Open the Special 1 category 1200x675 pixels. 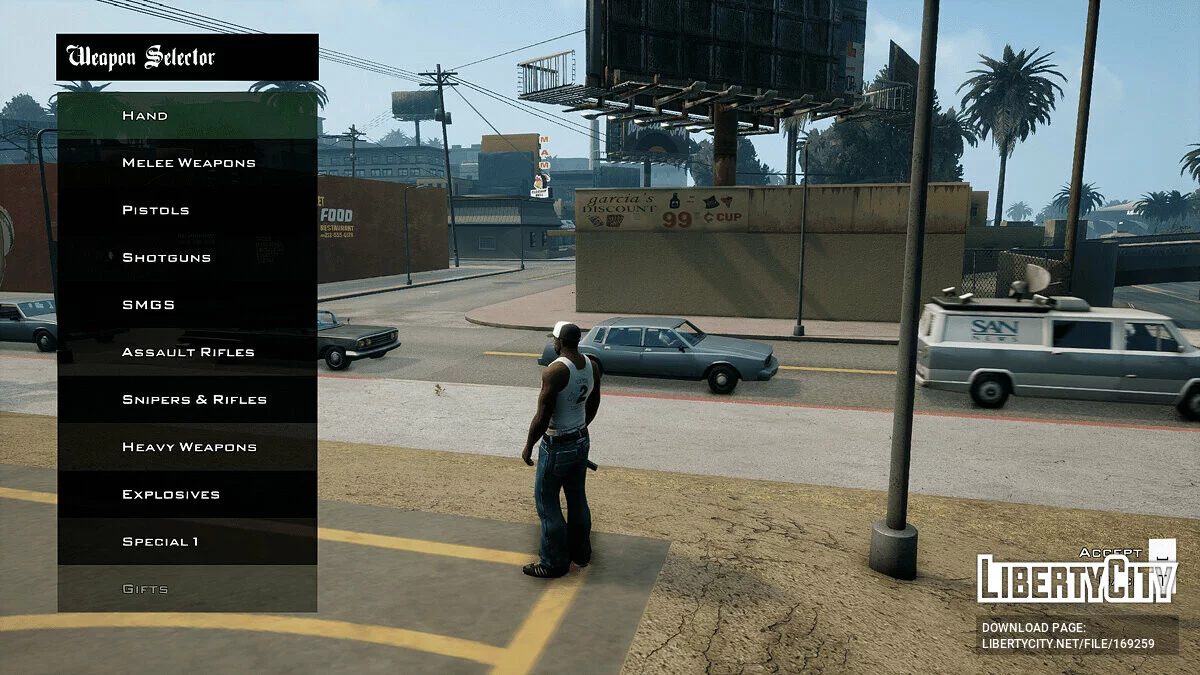pos(187,542)
